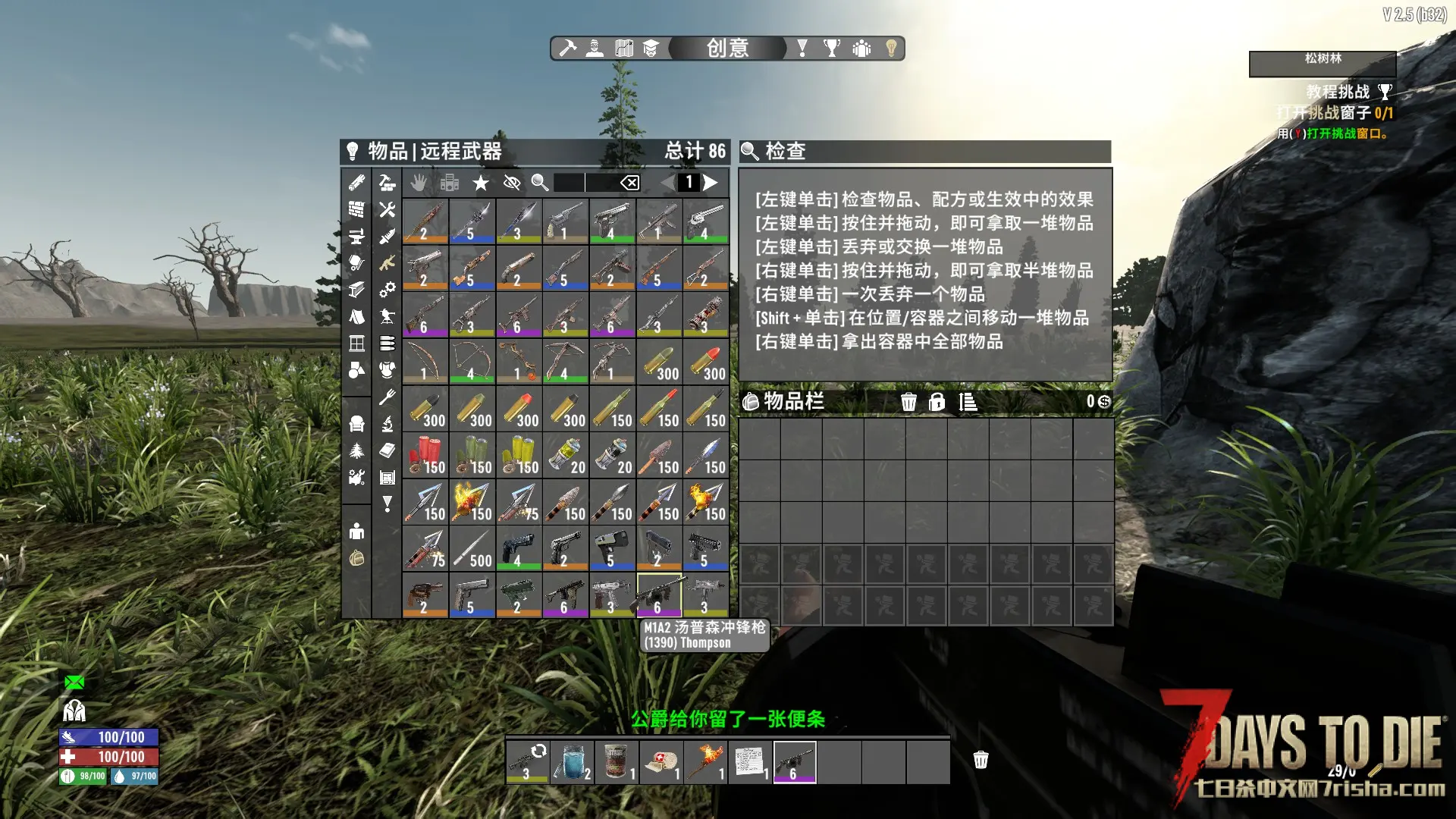Toggle the backpack lock button

[937, 402]
